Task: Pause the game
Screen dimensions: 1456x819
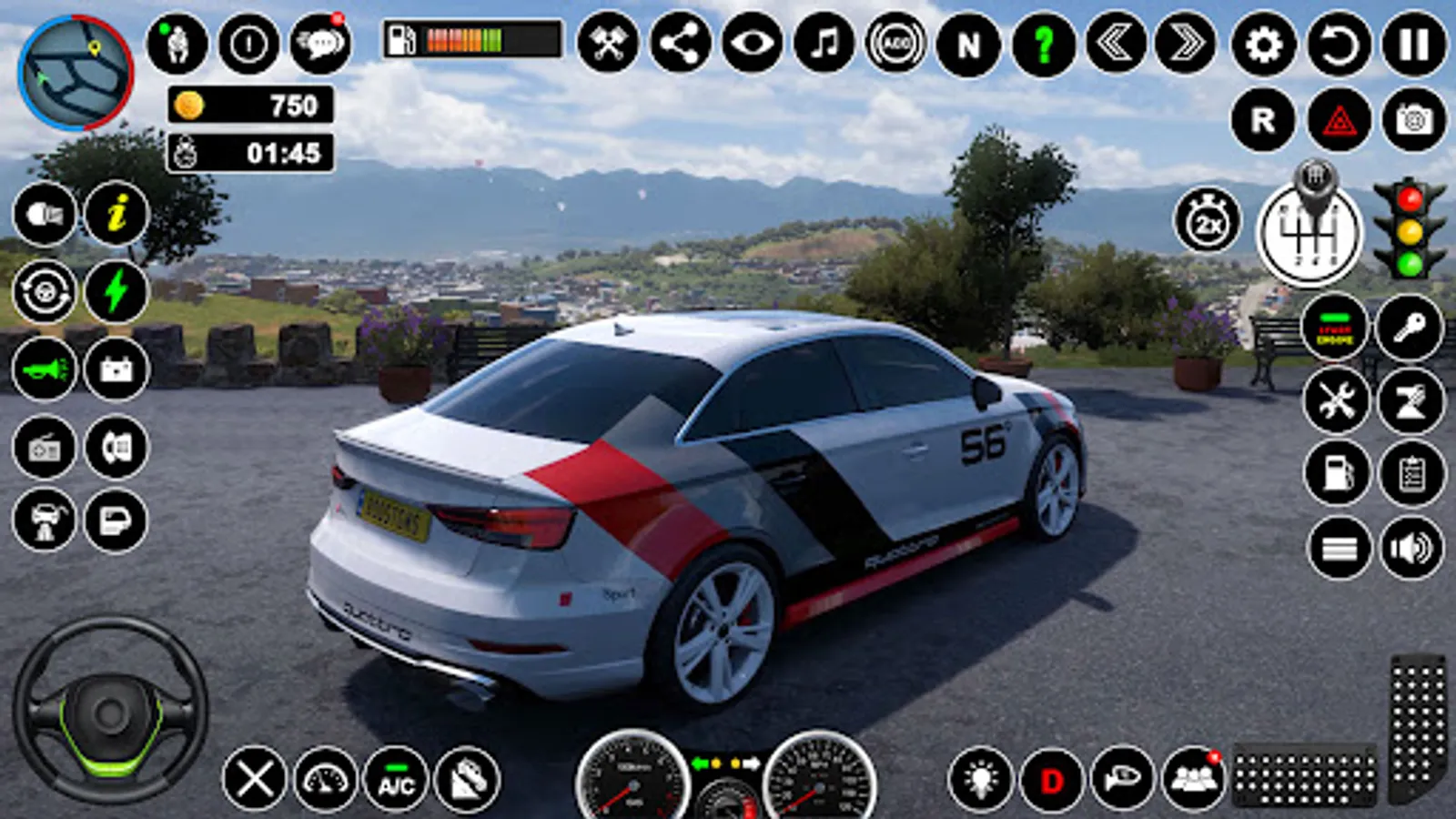Action: pyautogui.click(x=1414, y=44)
